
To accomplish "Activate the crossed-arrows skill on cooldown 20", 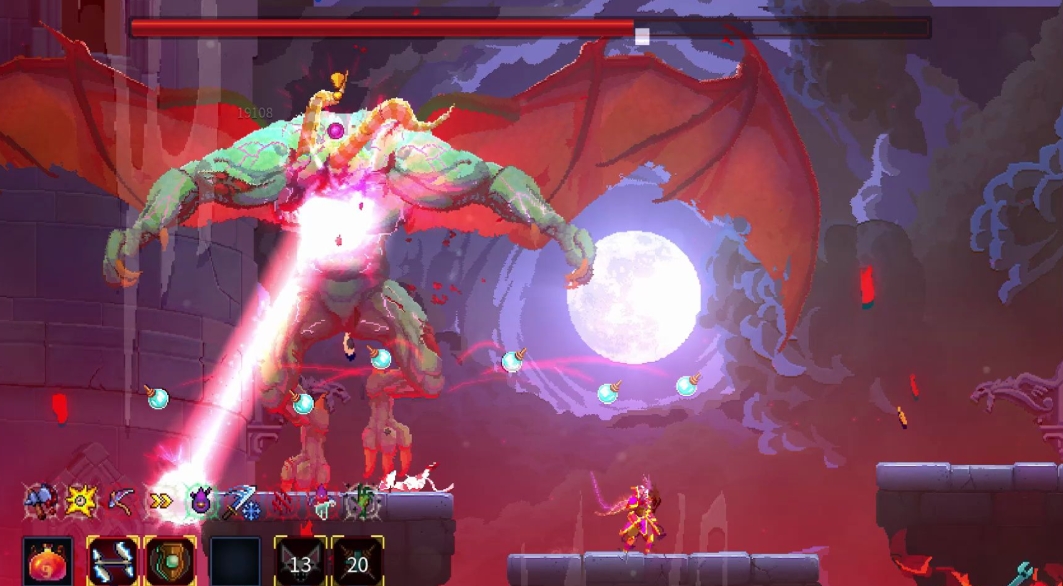I will coord(357,563).
